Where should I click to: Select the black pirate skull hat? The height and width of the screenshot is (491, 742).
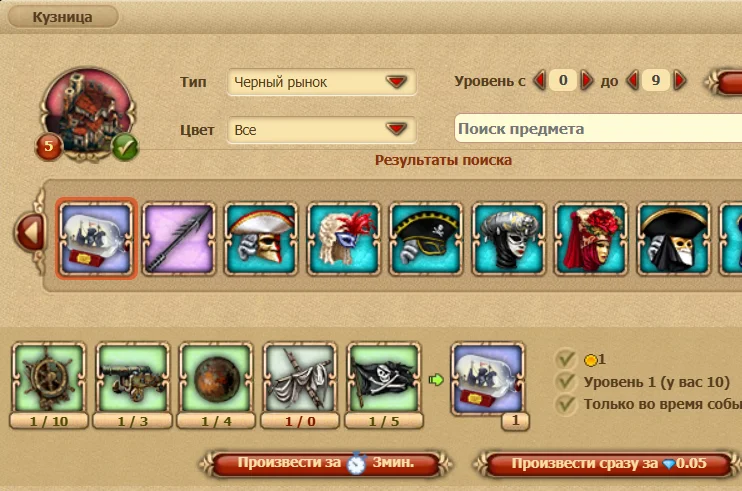pos(426,239)
